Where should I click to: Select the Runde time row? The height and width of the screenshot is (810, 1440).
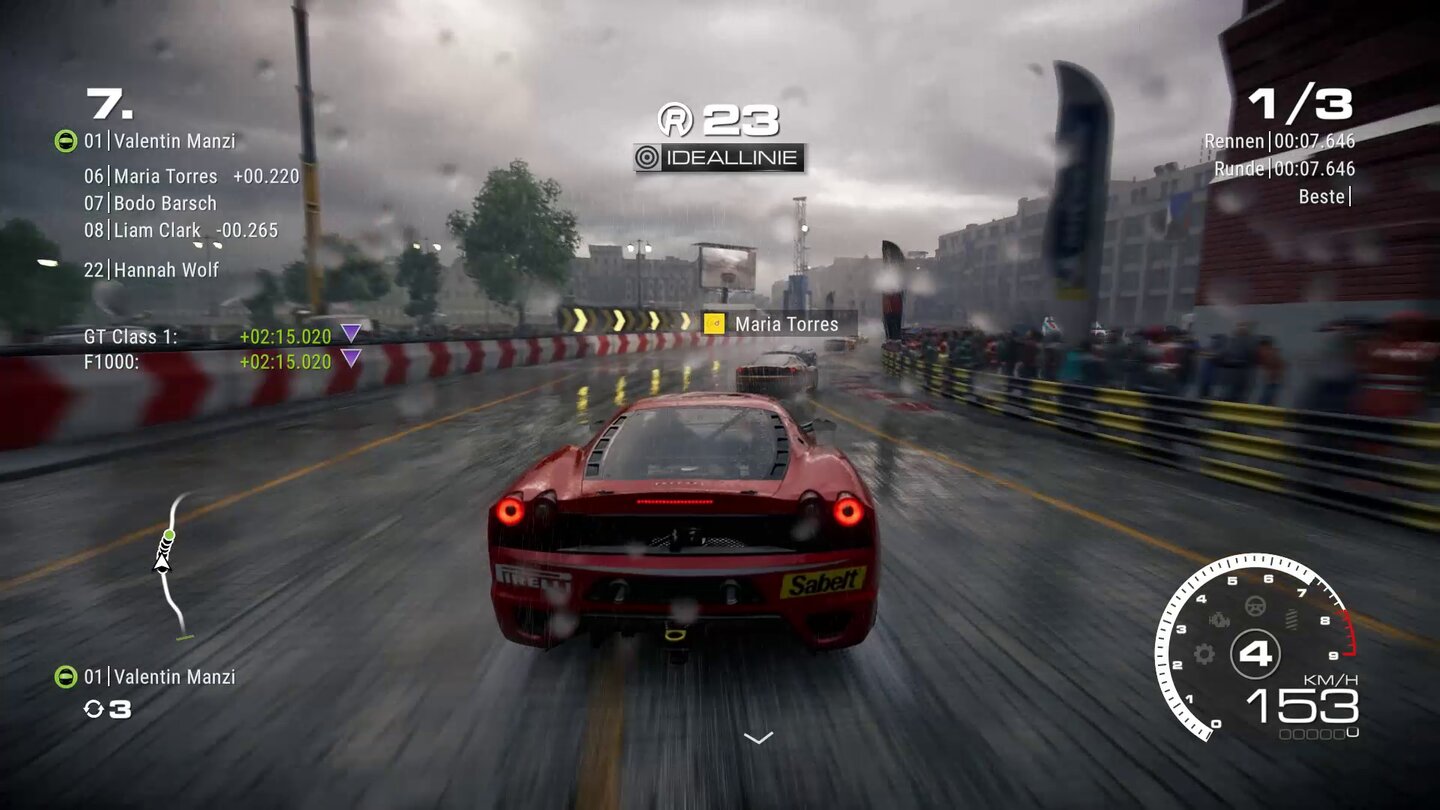click(x=1282, y=169)
